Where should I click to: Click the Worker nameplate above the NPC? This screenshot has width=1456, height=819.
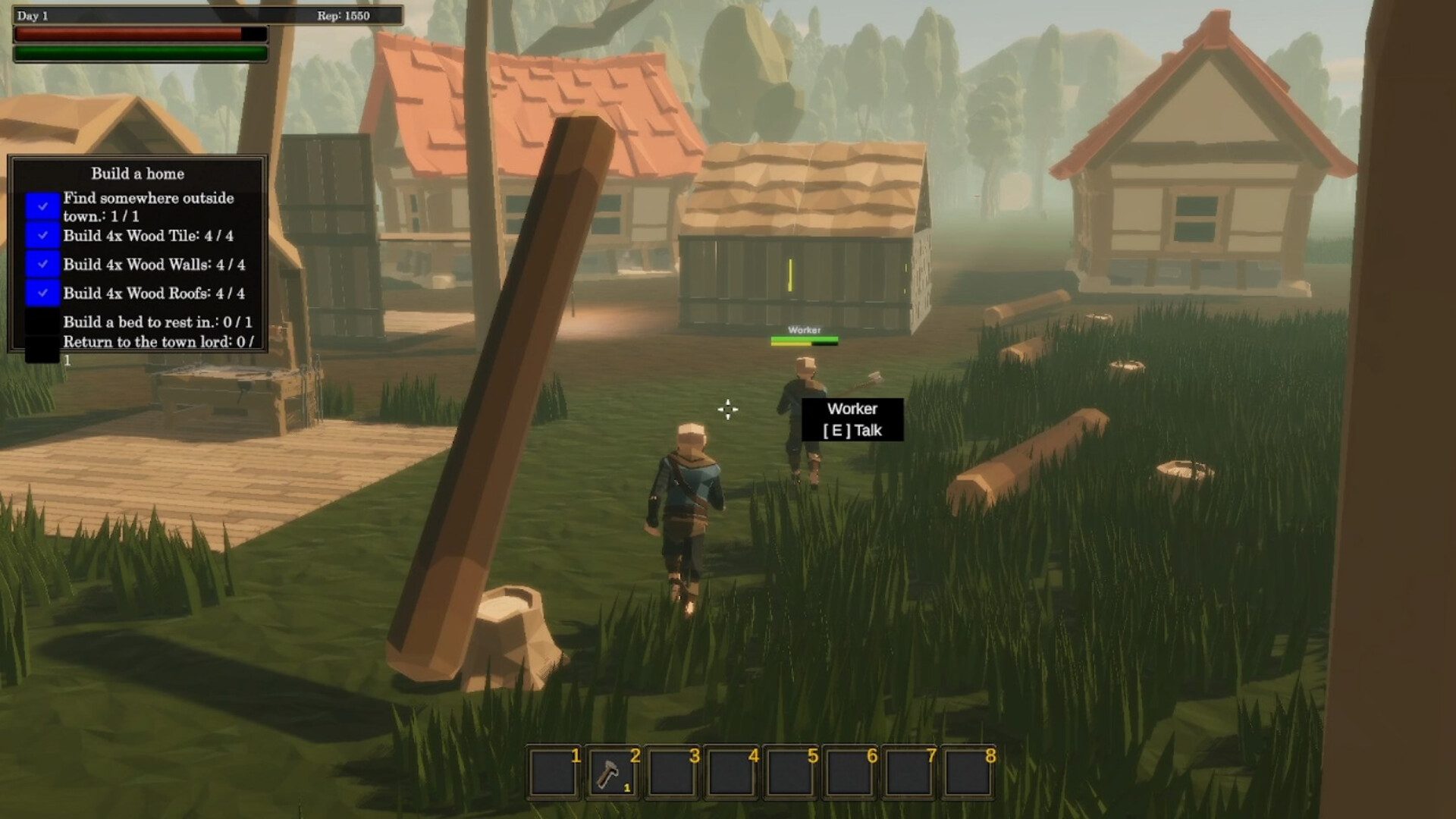pos(805,330)
